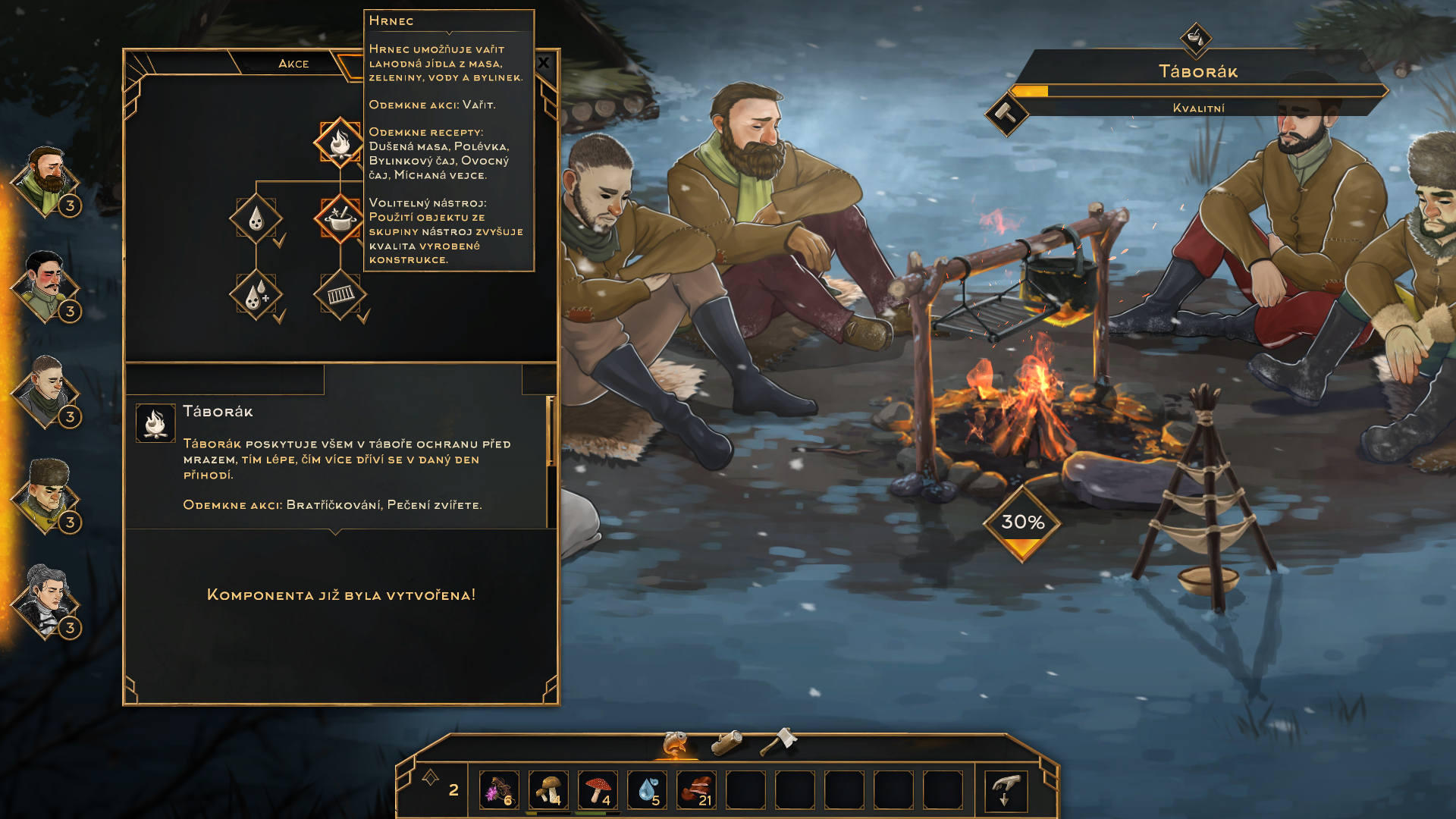Choose the bearded man with green scarf portrait
1456x819 pixels.
tap(47, 180)
